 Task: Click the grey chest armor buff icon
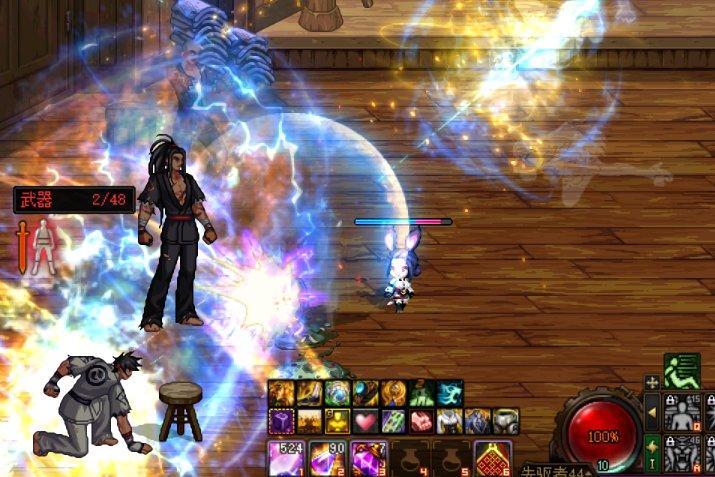[x=506, y=421]
